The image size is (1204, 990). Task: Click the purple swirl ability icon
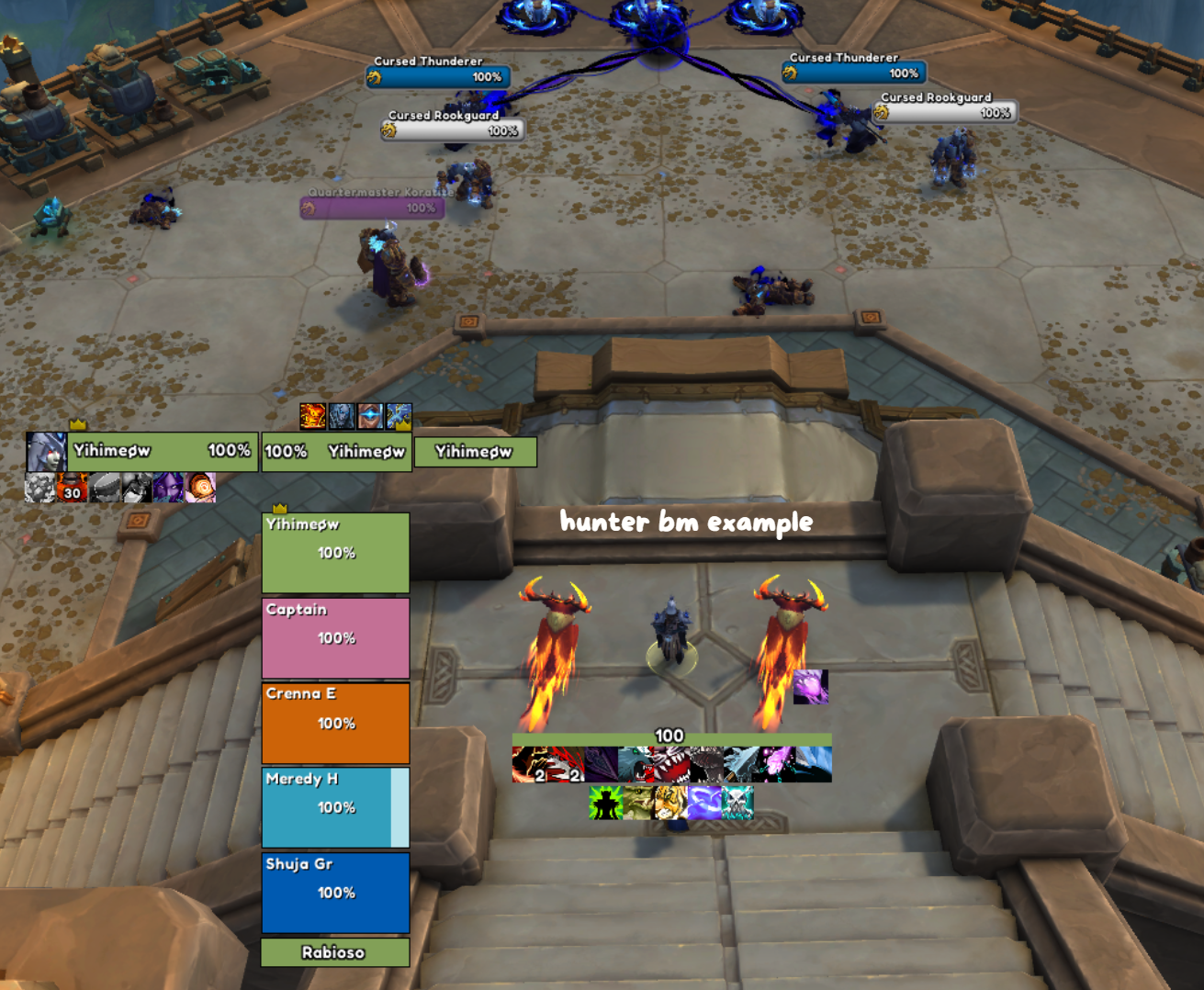(x=704, y=803)
